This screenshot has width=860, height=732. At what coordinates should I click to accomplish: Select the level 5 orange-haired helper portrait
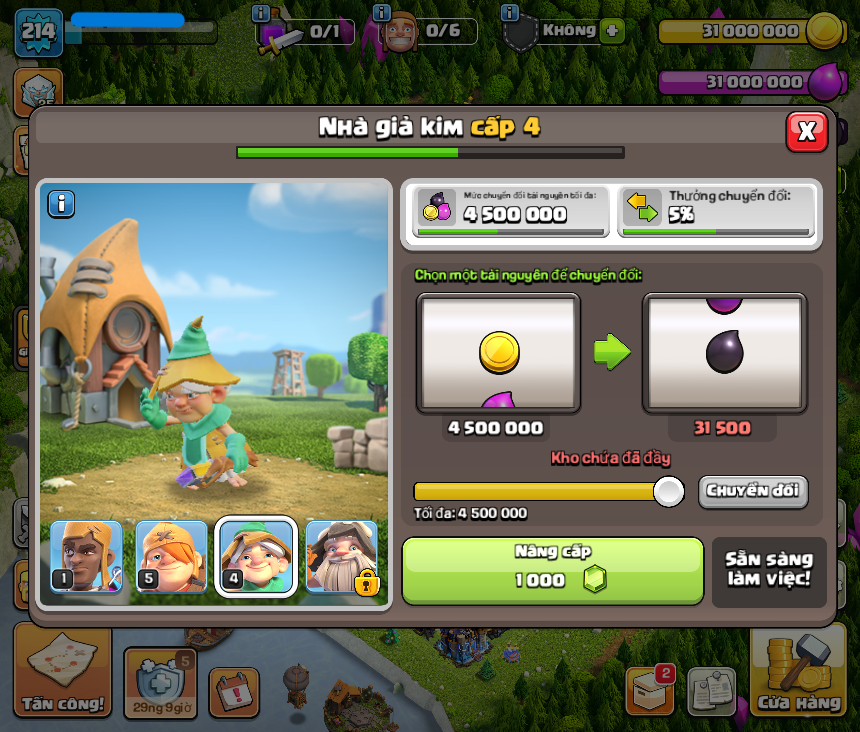tap(171, 557)
